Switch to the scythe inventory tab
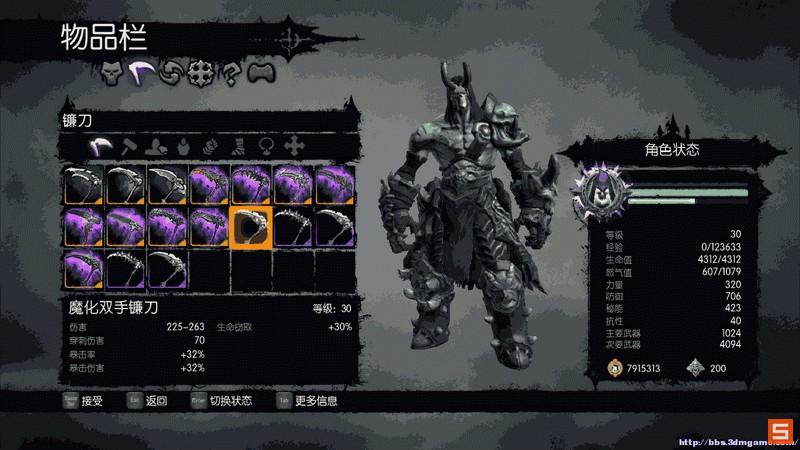The width and height of the screenshot is (800, 450). pos(142,72)
